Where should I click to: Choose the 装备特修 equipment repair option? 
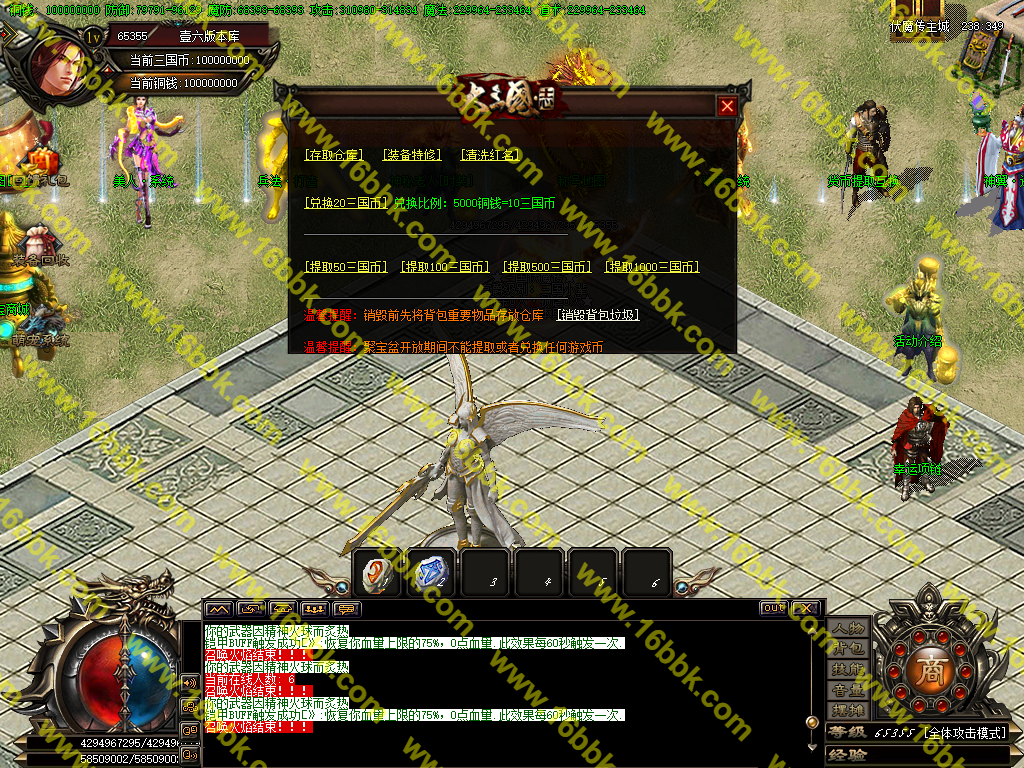click(x=411, y=155)
